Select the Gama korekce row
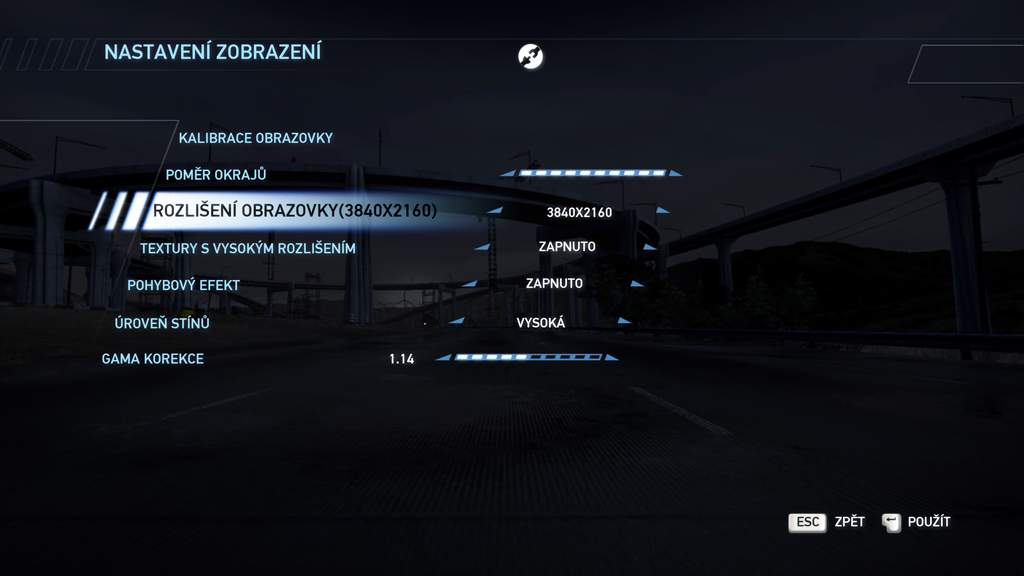Viewport: 1024px width, 576px height. pos(152,358)
